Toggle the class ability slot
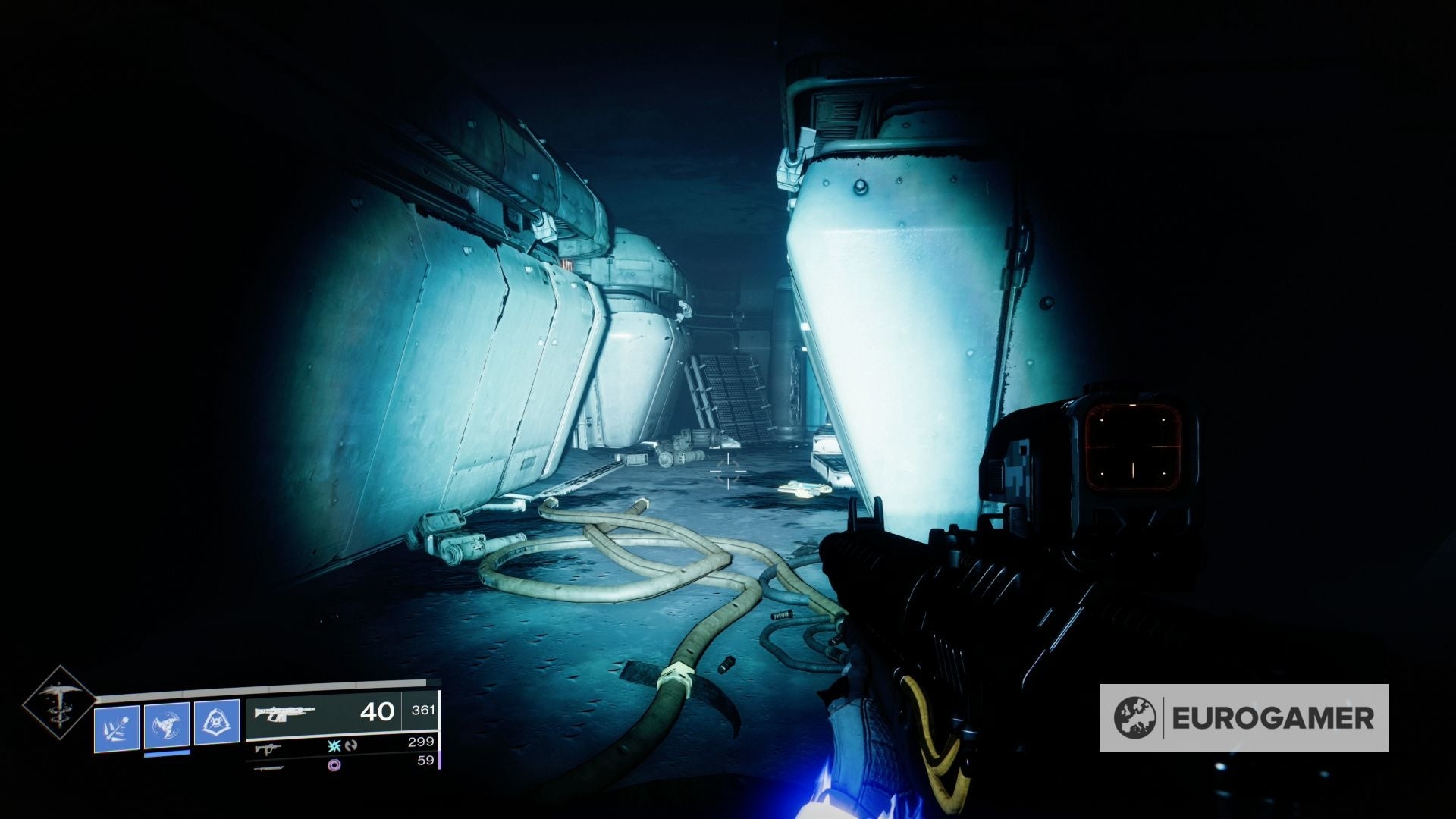Image resolution: width=1456 pixels, height=819 pixels. [216, 723]
